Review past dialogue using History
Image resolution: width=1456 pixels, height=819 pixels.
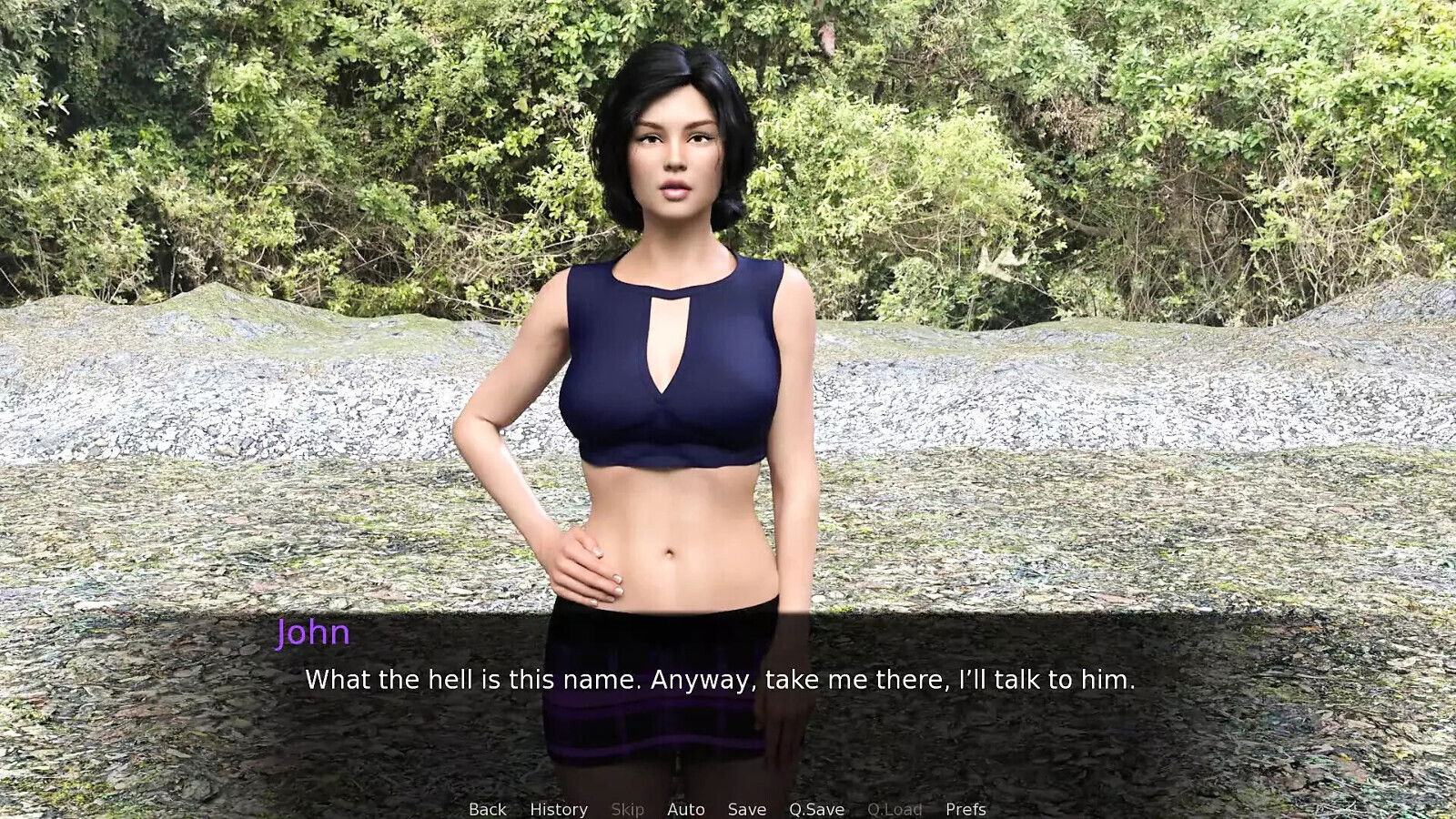(558, 808)
